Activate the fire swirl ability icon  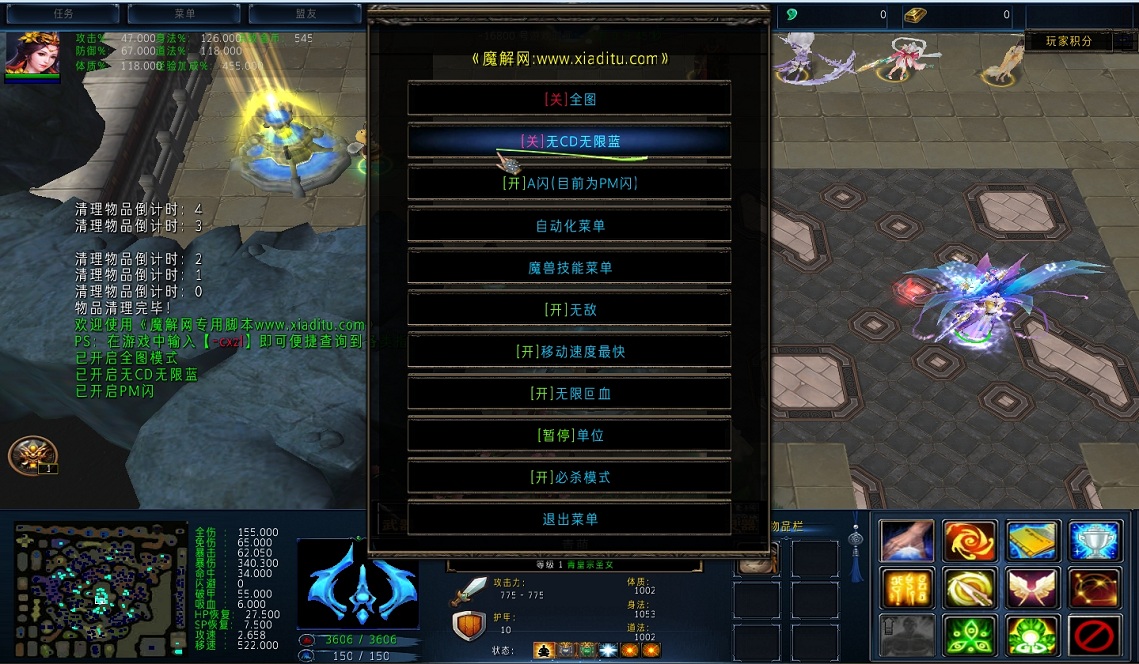pos(970,541)
